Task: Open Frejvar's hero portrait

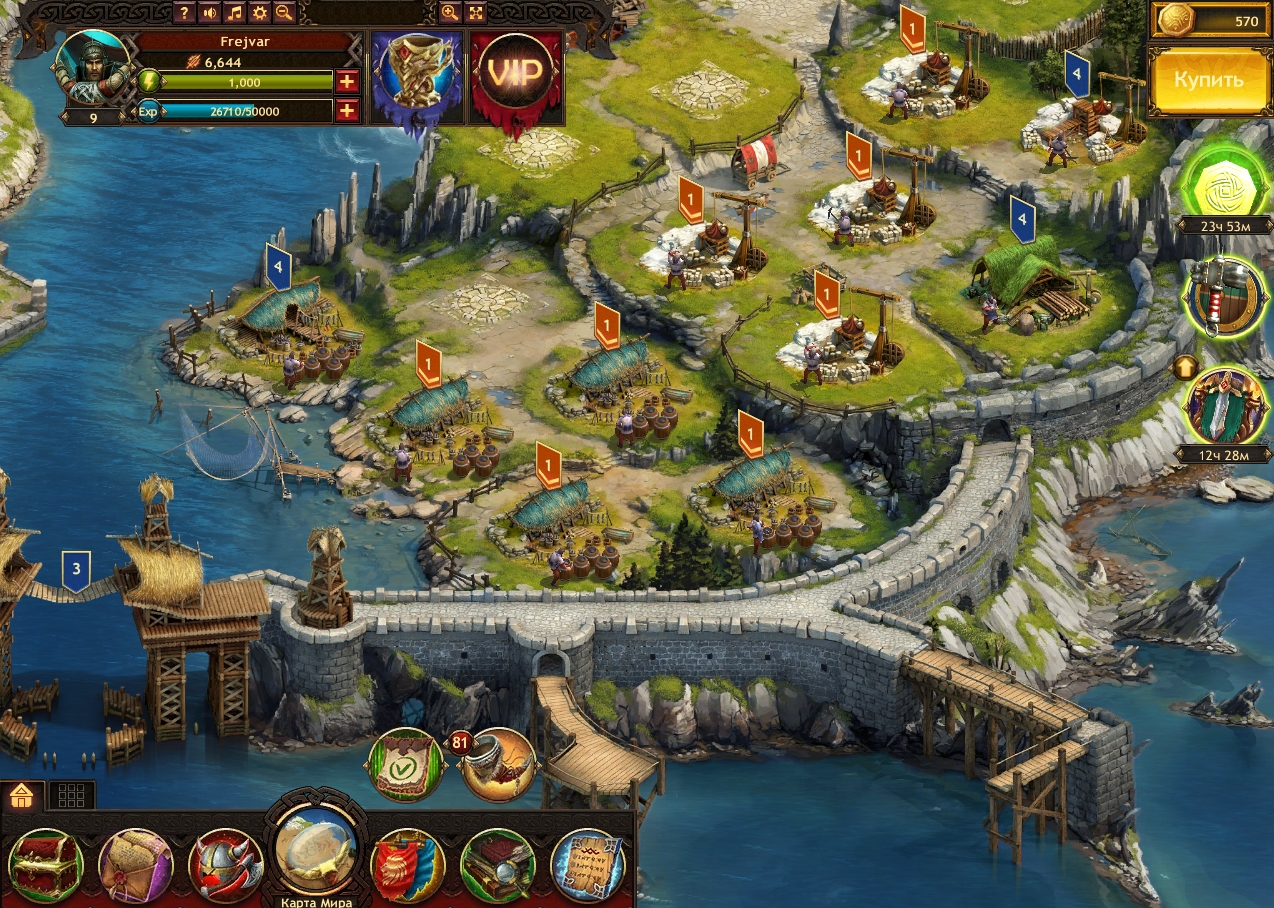Action: click(94, 70)
